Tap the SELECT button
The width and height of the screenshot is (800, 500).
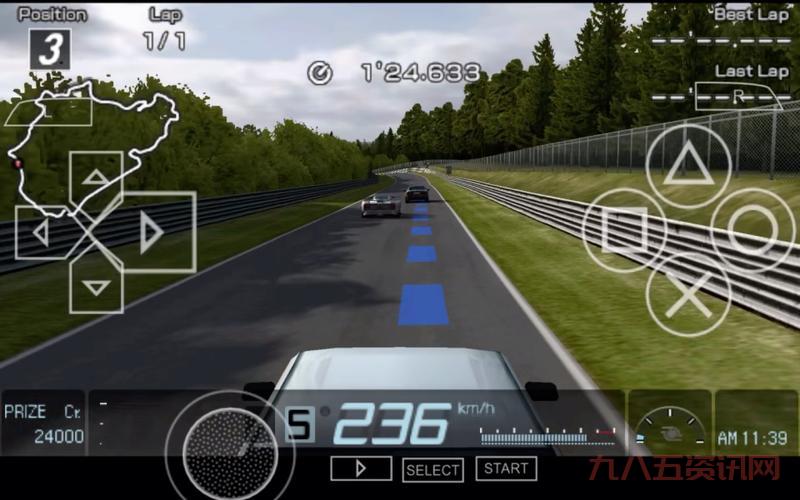coord(433,469)
